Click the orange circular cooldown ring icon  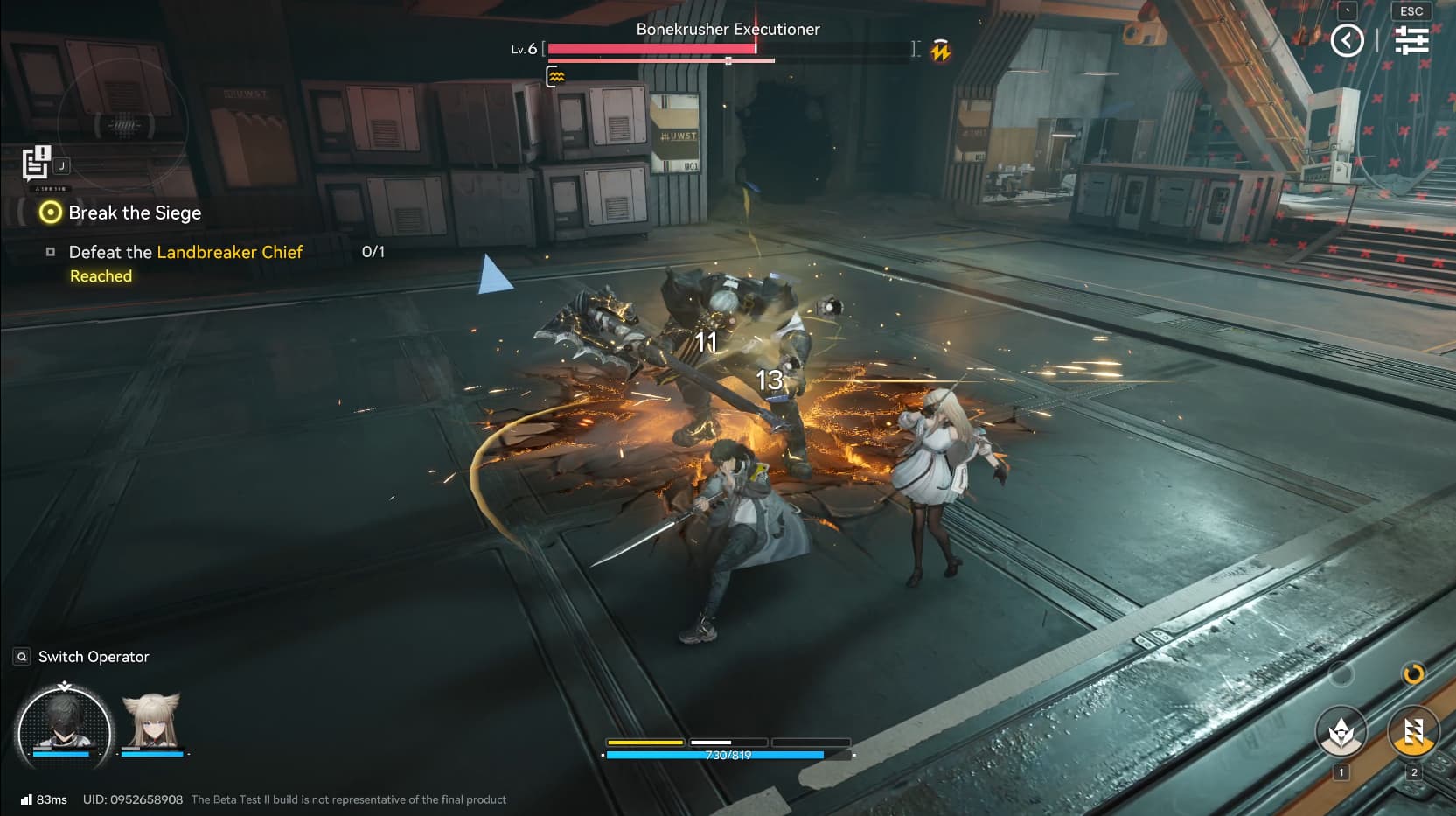click(x=1413, y=673)
